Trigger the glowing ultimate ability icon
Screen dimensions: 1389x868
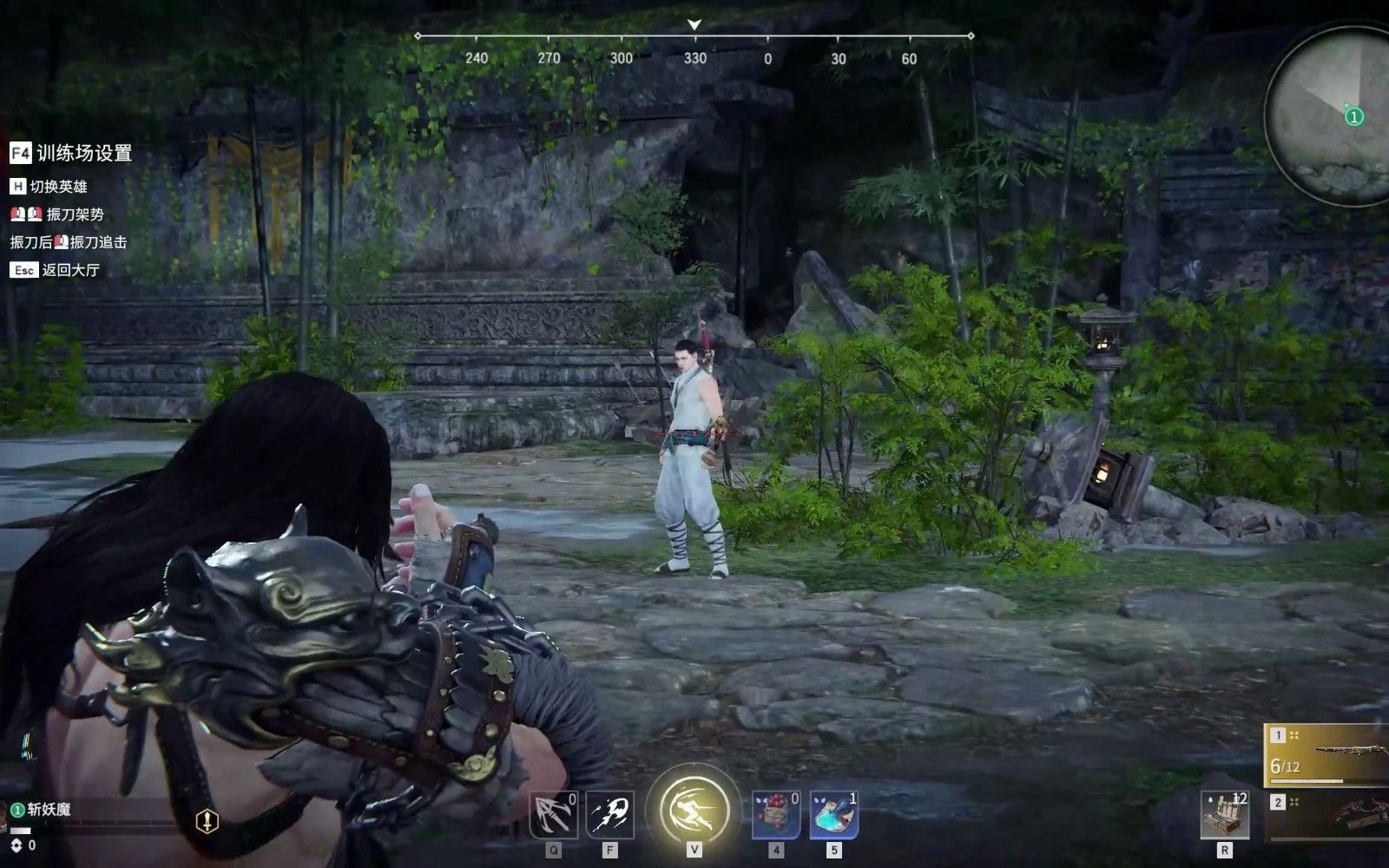pyautogui.click(x=694, y=810)
